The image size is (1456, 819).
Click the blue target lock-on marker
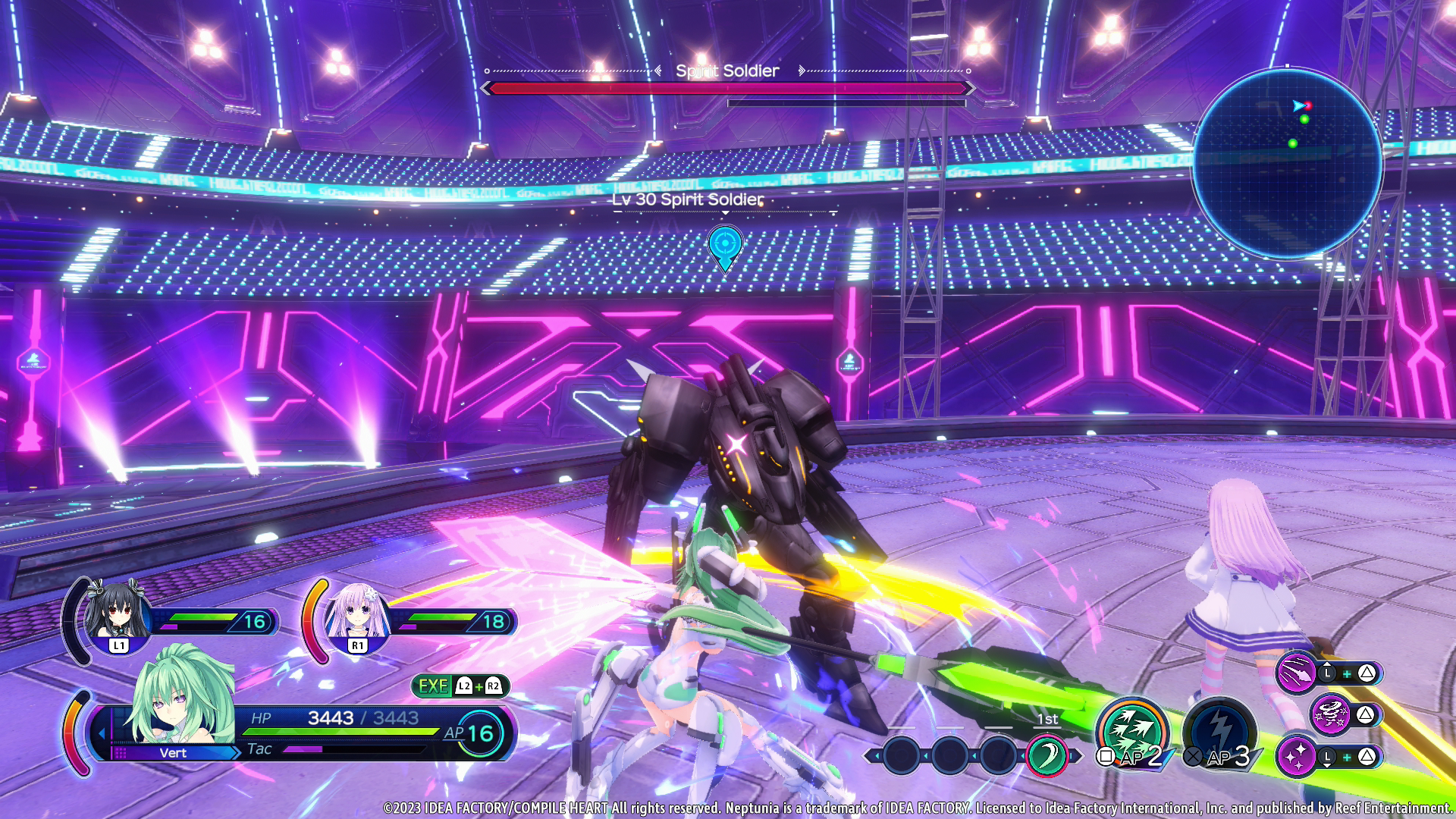point(725,246)
